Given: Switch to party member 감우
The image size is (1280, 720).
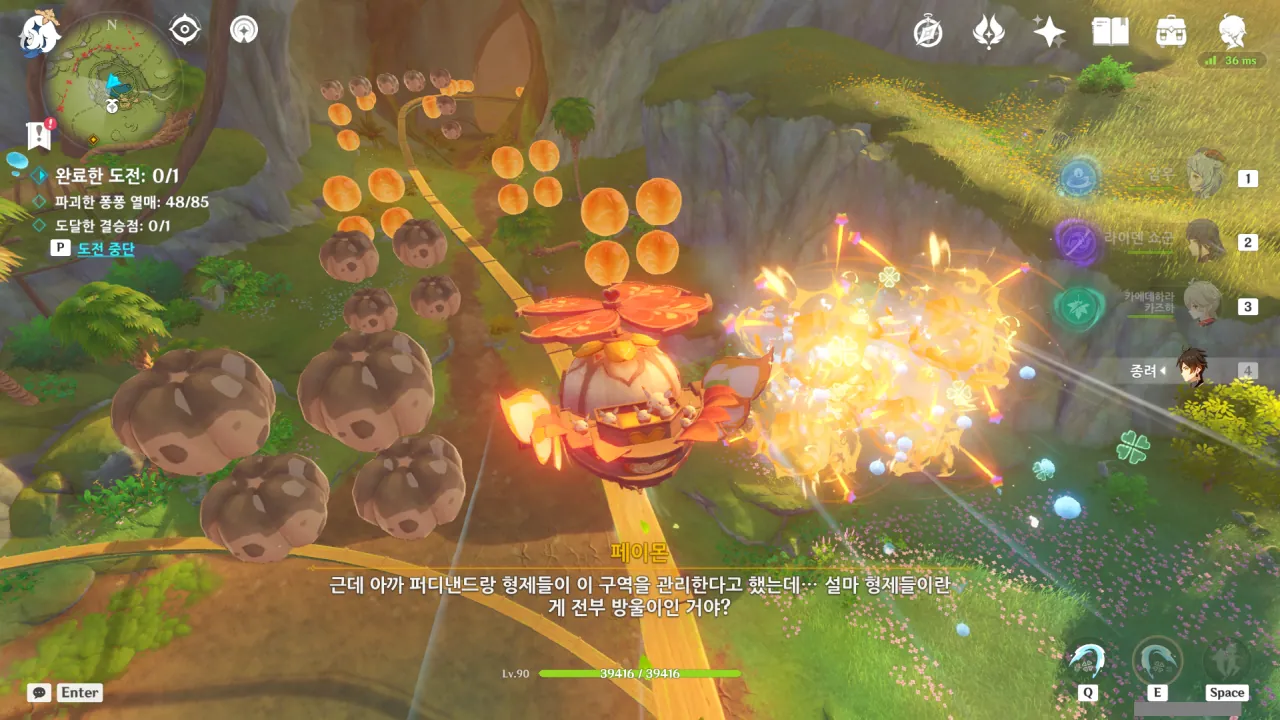Looking at the screenshot, I should [x=1205, y=178].
